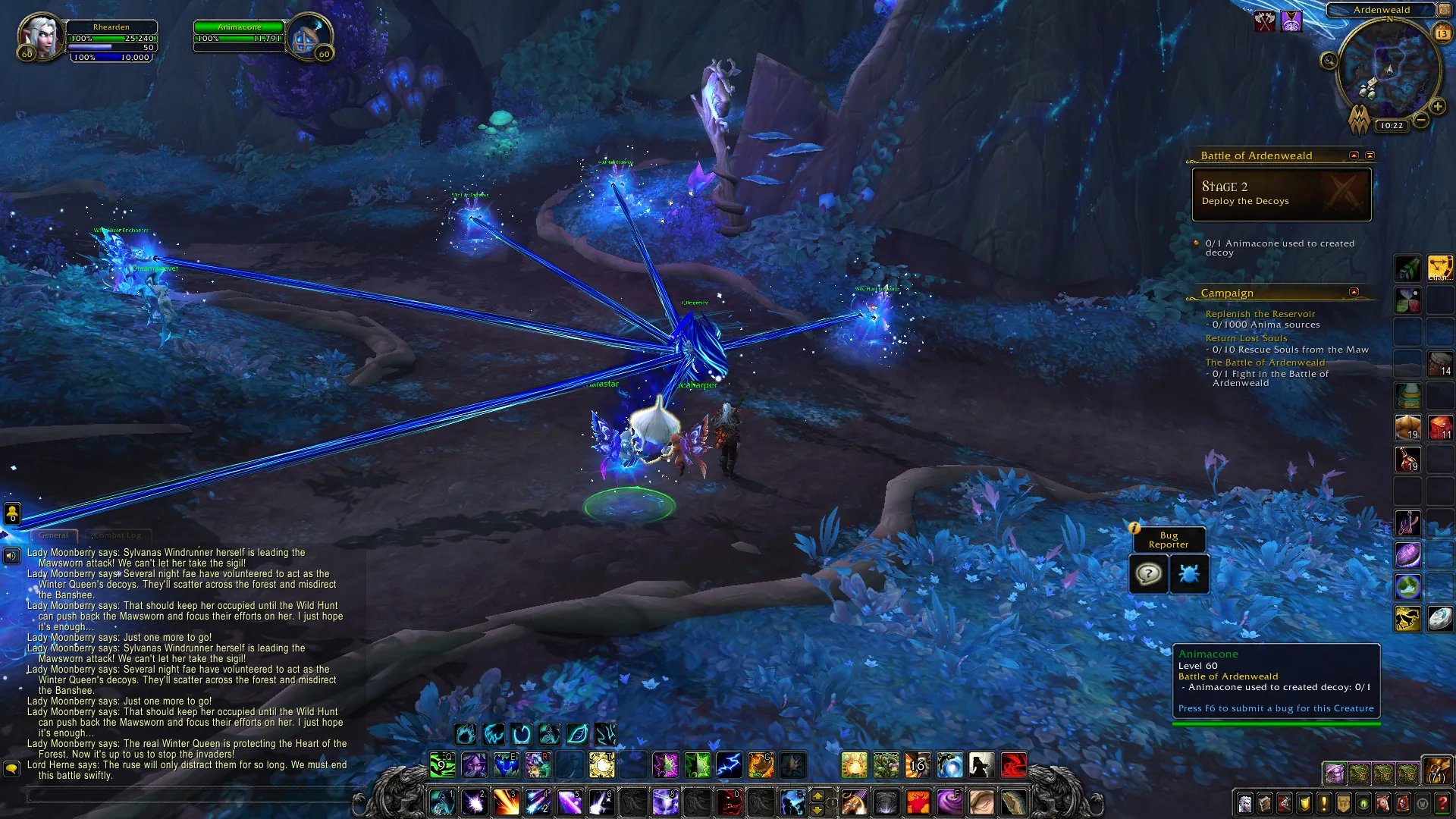Open the character info micro button
Image resolution: width=1456 pixels, height=819 pixels.
coord(1245,803)
